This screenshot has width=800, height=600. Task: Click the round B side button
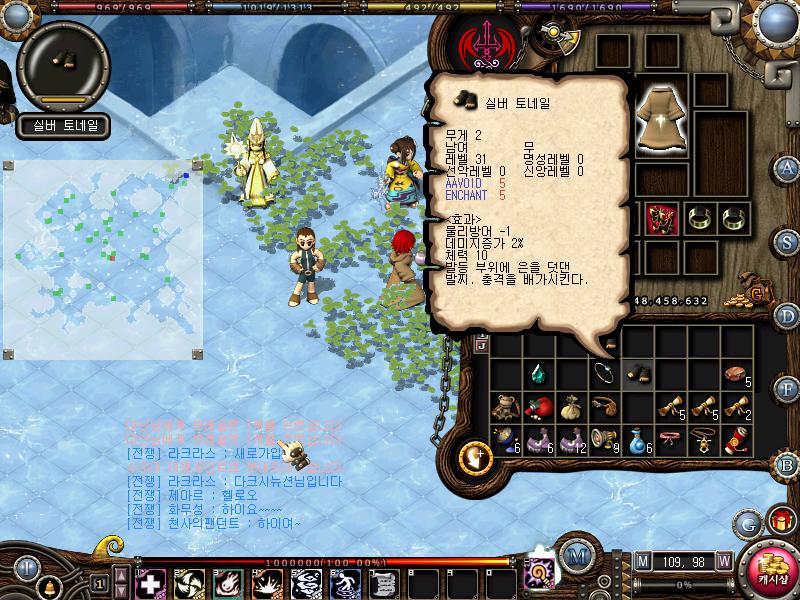(787, 464)
